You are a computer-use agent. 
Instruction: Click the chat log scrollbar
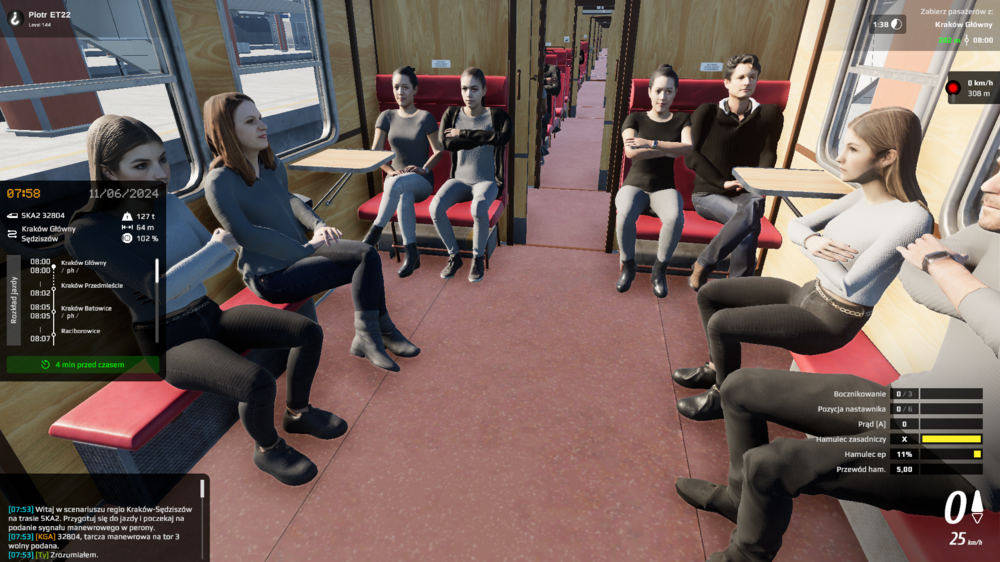coord(202,489)
